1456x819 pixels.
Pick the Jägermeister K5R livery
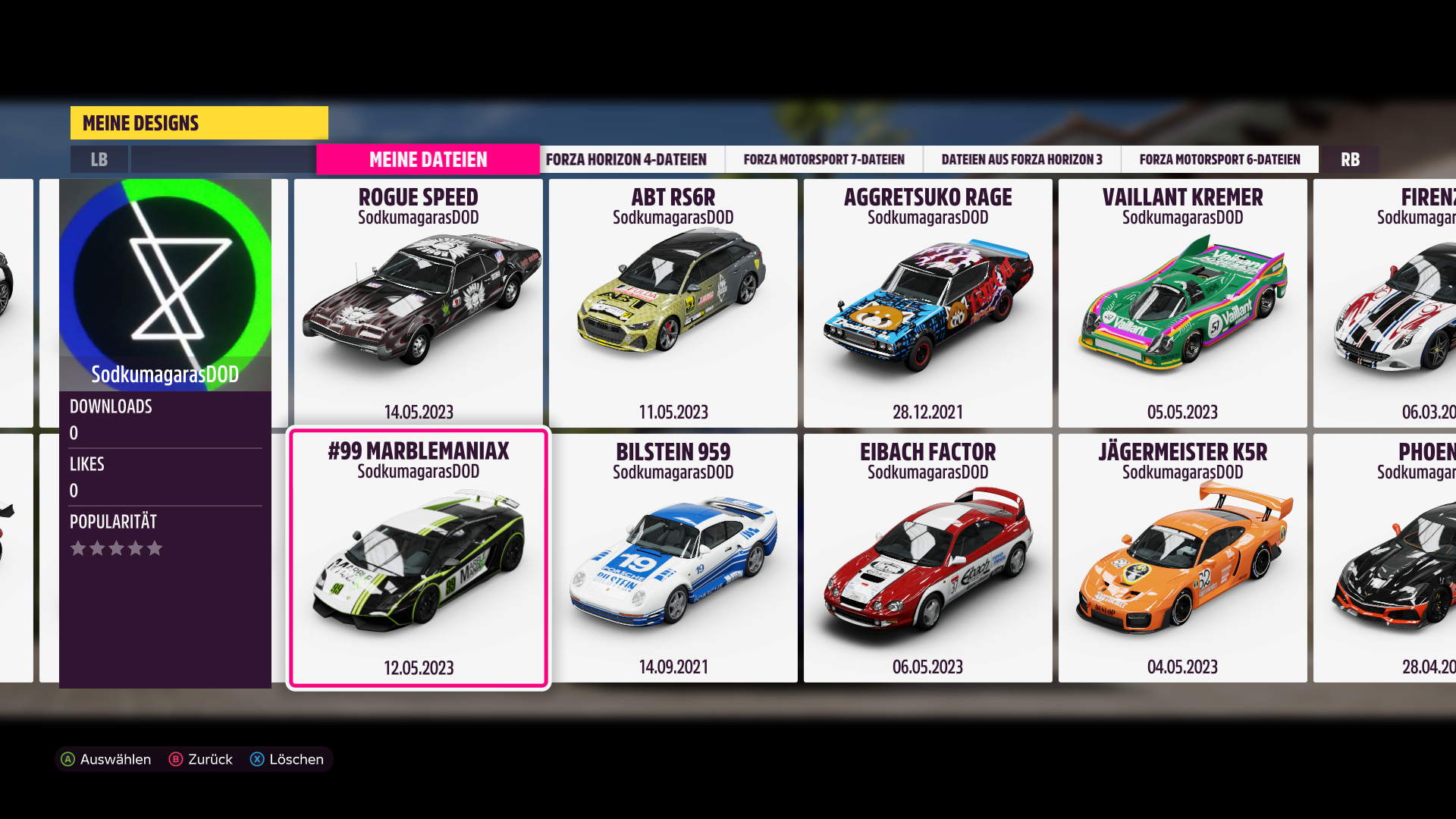pos(1182,558)
